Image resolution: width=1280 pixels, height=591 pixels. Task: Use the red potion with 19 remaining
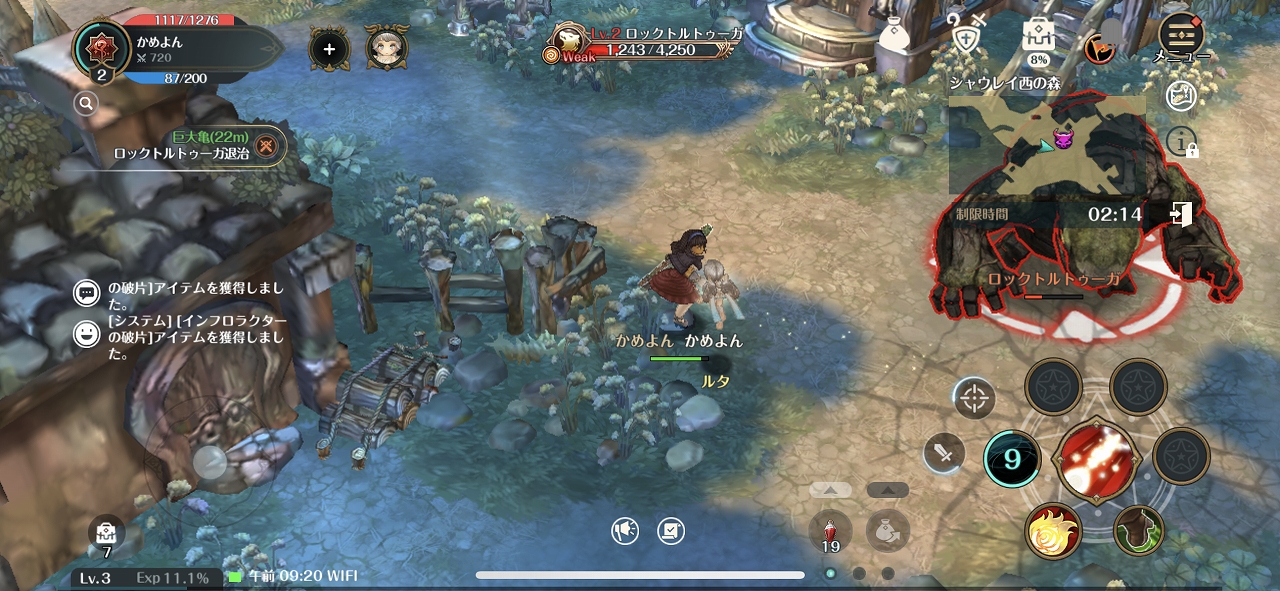click(x=830, y=529)
